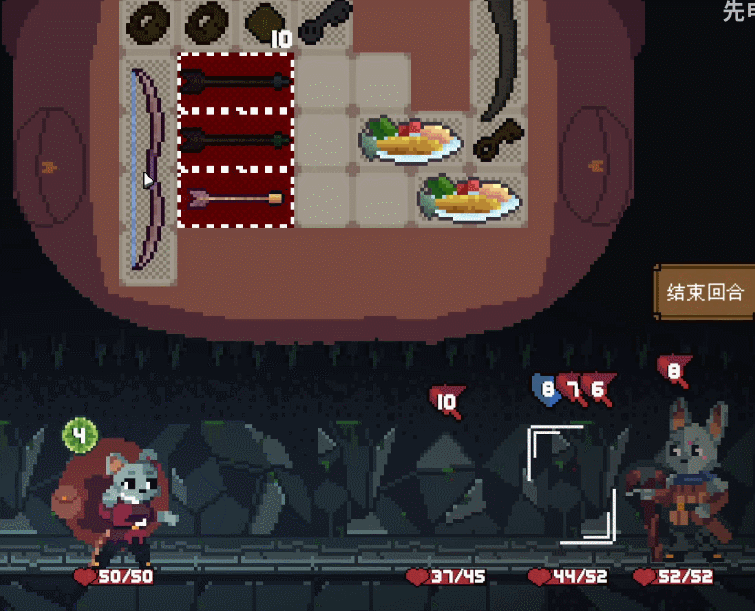Viewport: 755px width, 611px height.
Task: Select the green-tipped dark arrow
Action: (236, 140)
